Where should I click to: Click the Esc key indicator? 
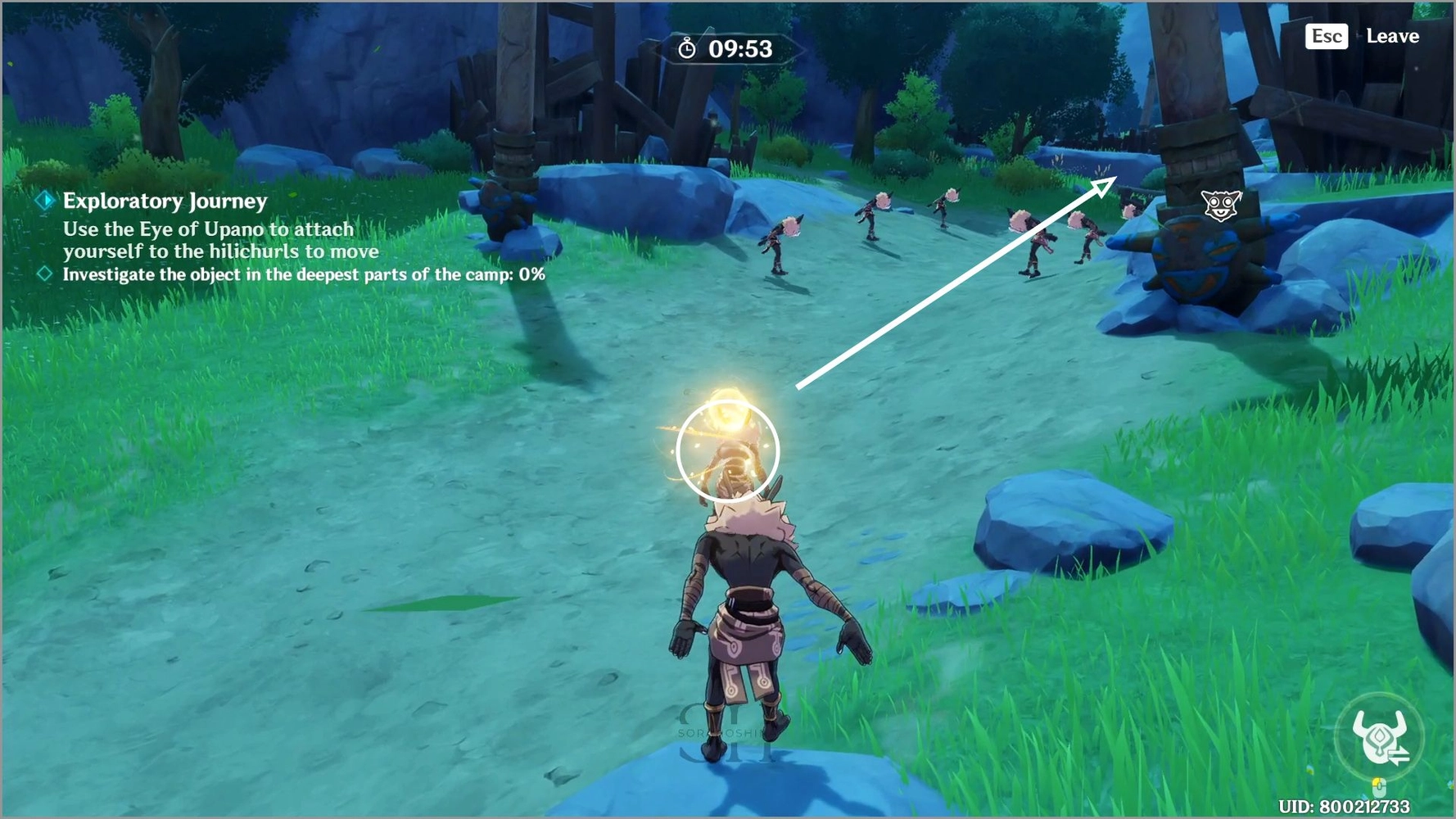click(1326, 36)
